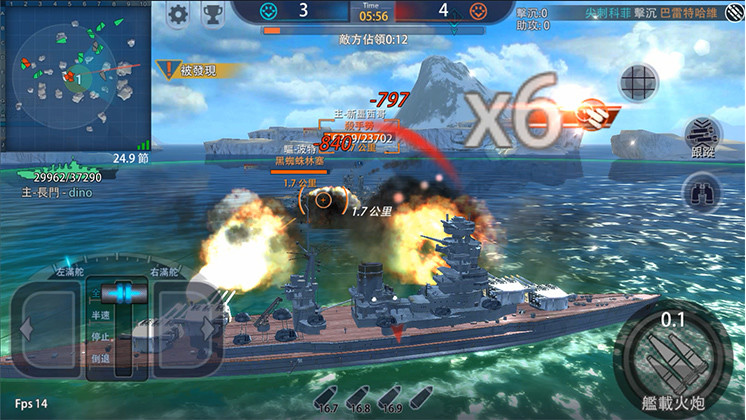
Task: Toggle the crosshair grid aiming button
Action: click(638, 81)
